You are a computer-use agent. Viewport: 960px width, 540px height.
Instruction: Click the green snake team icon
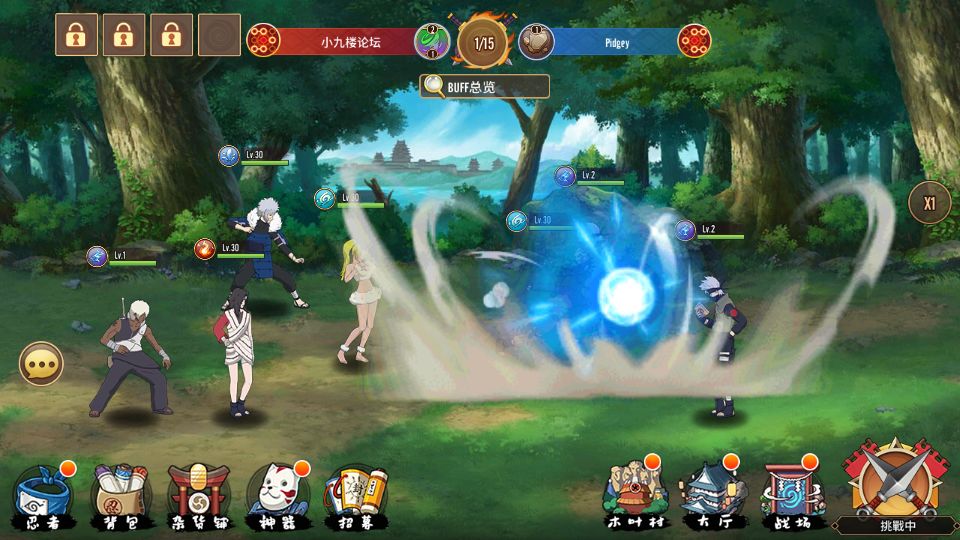(x=432, y=41)
